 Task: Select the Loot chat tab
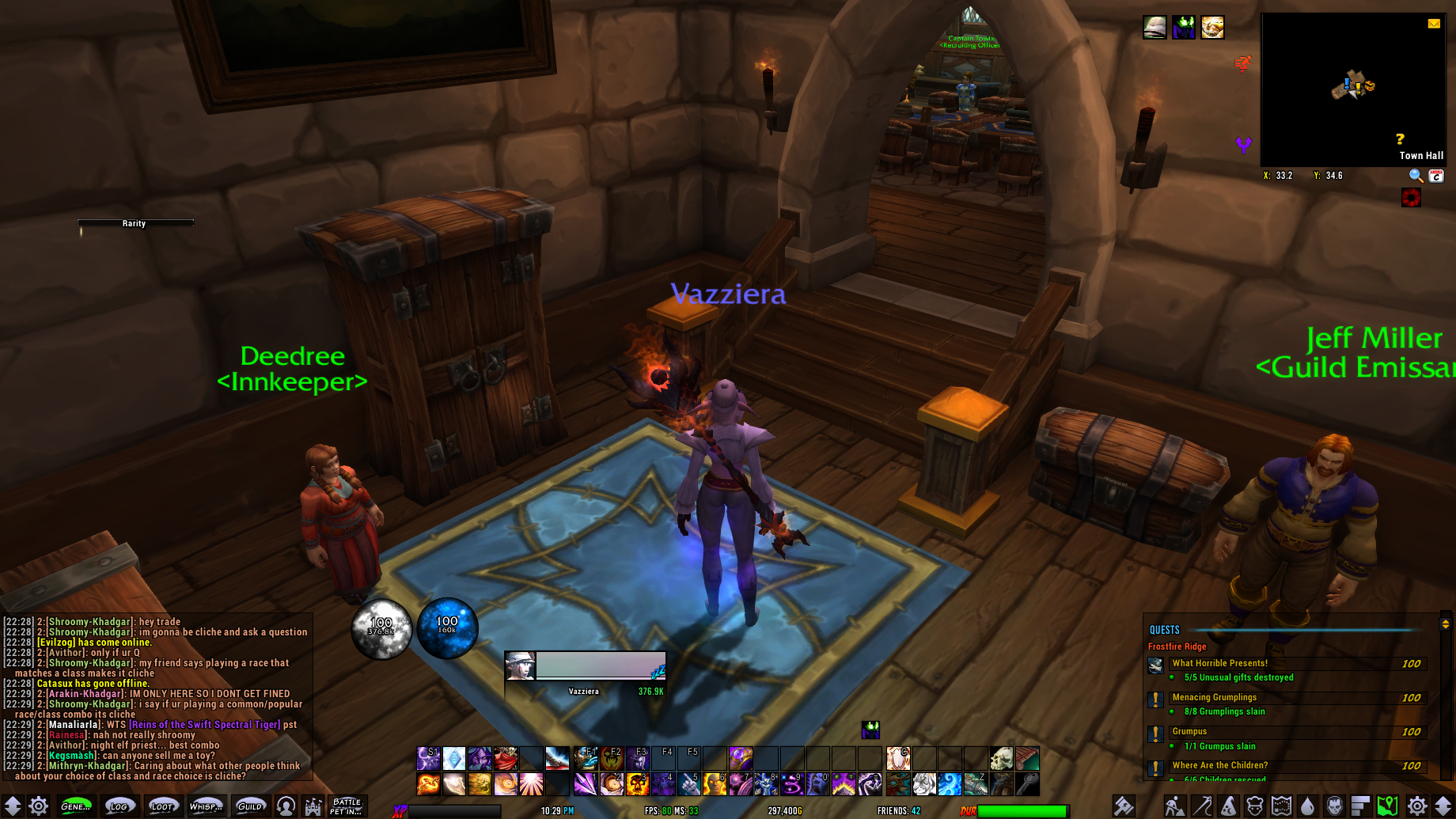(x=161, y=806)
